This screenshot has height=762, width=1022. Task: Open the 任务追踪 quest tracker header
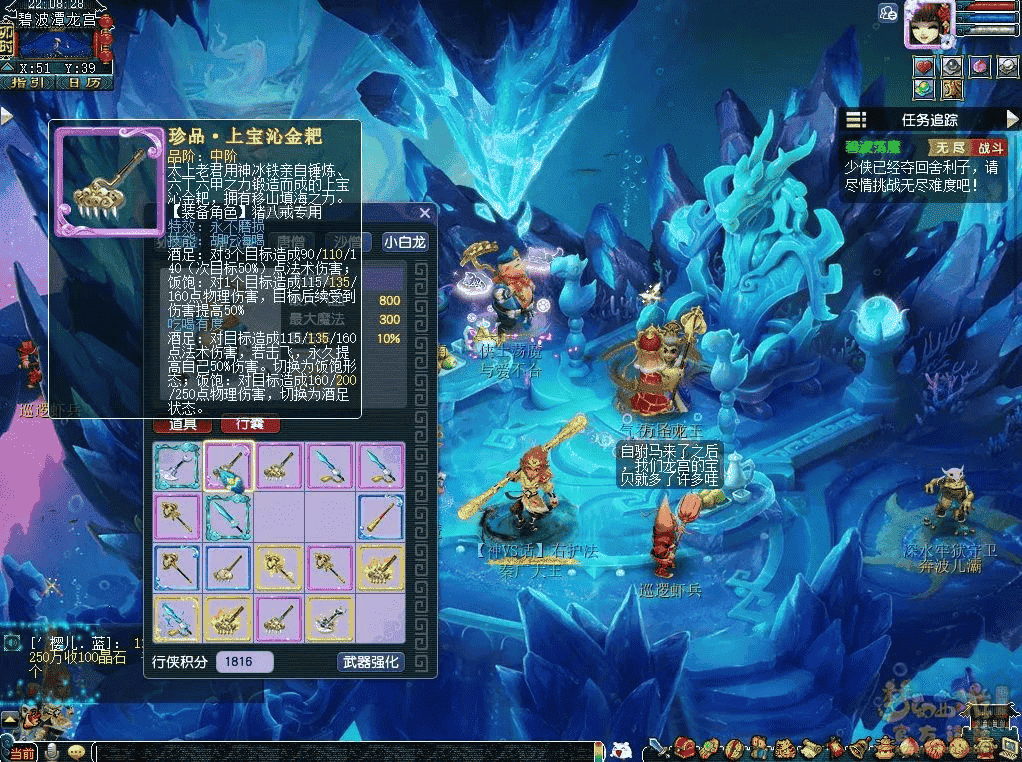pos(929,120)
